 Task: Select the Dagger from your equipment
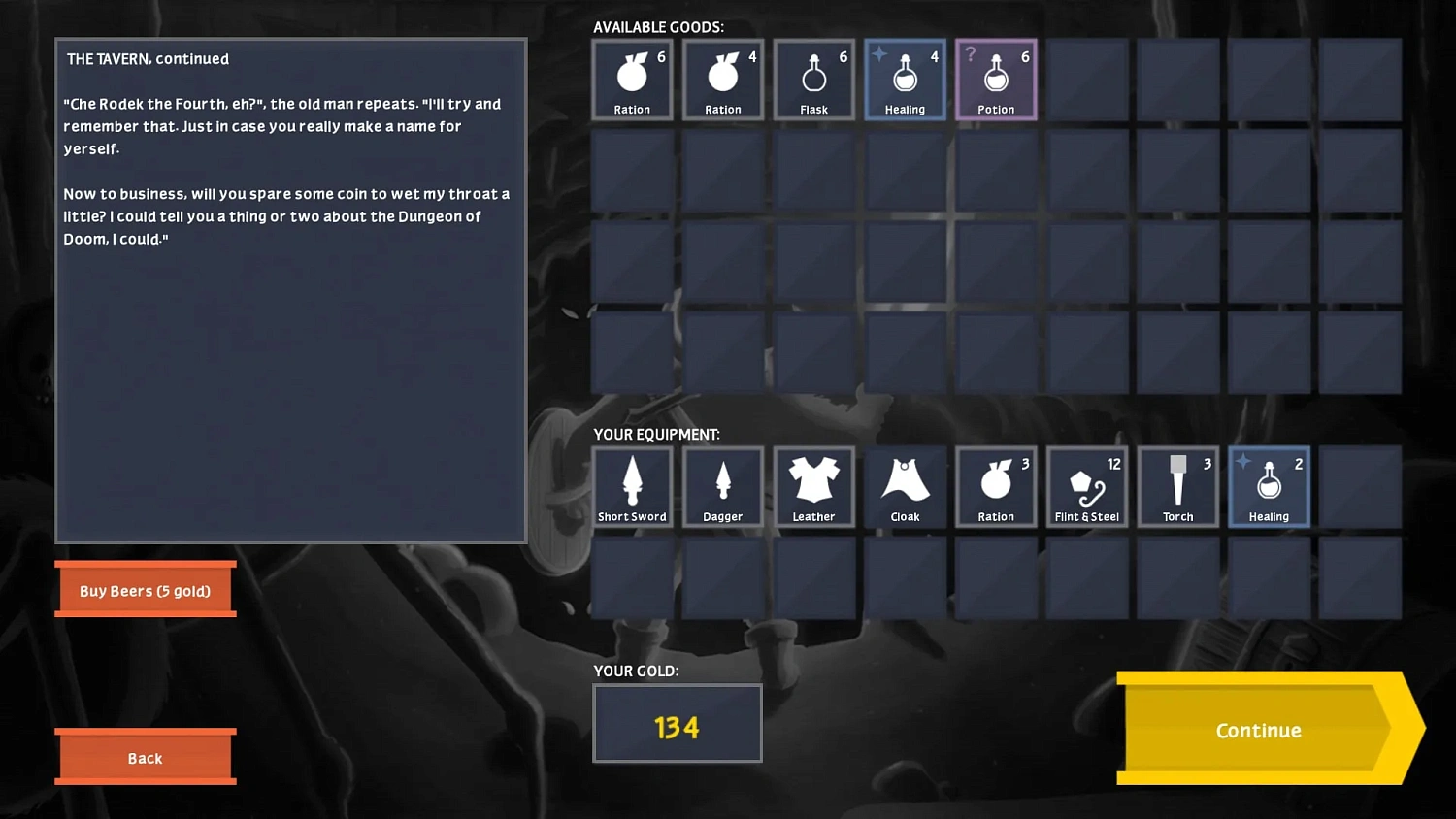tap(723, 486)
